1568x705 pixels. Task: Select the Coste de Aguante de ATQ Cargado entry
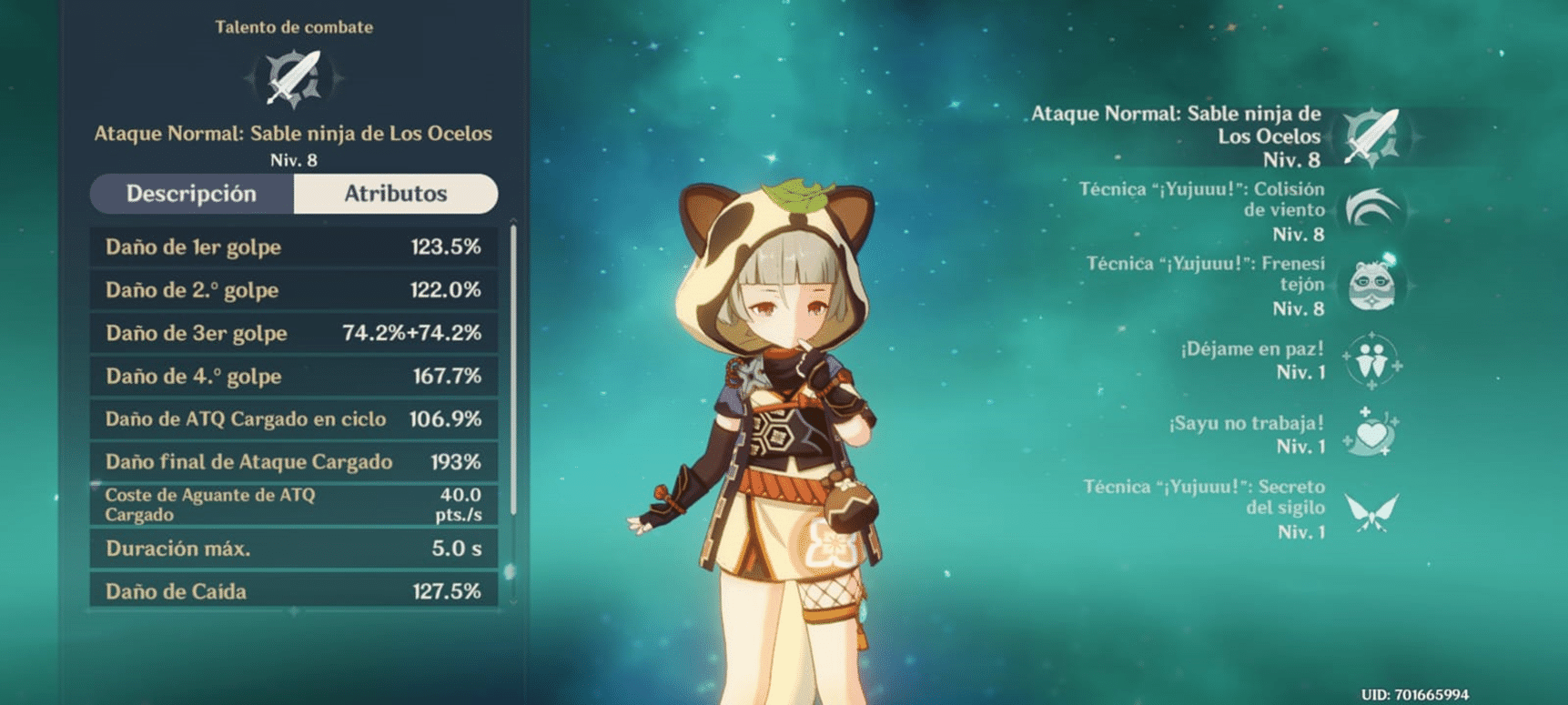(x=293, y=506)
